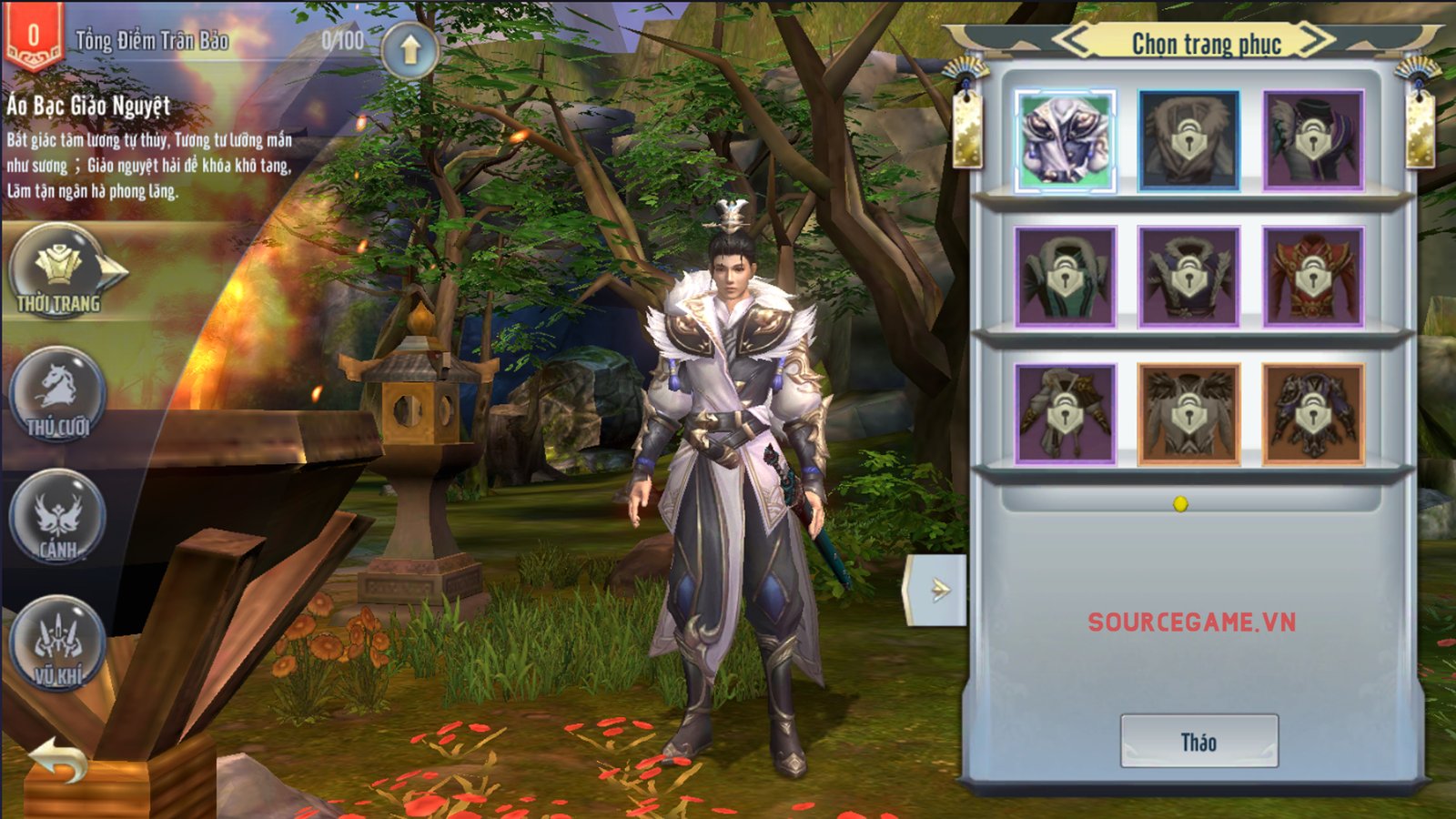This screenshot has height=819, width=1456.
Task: Click the round up-arrow upgrade button
Action: (x=409, y=51)
